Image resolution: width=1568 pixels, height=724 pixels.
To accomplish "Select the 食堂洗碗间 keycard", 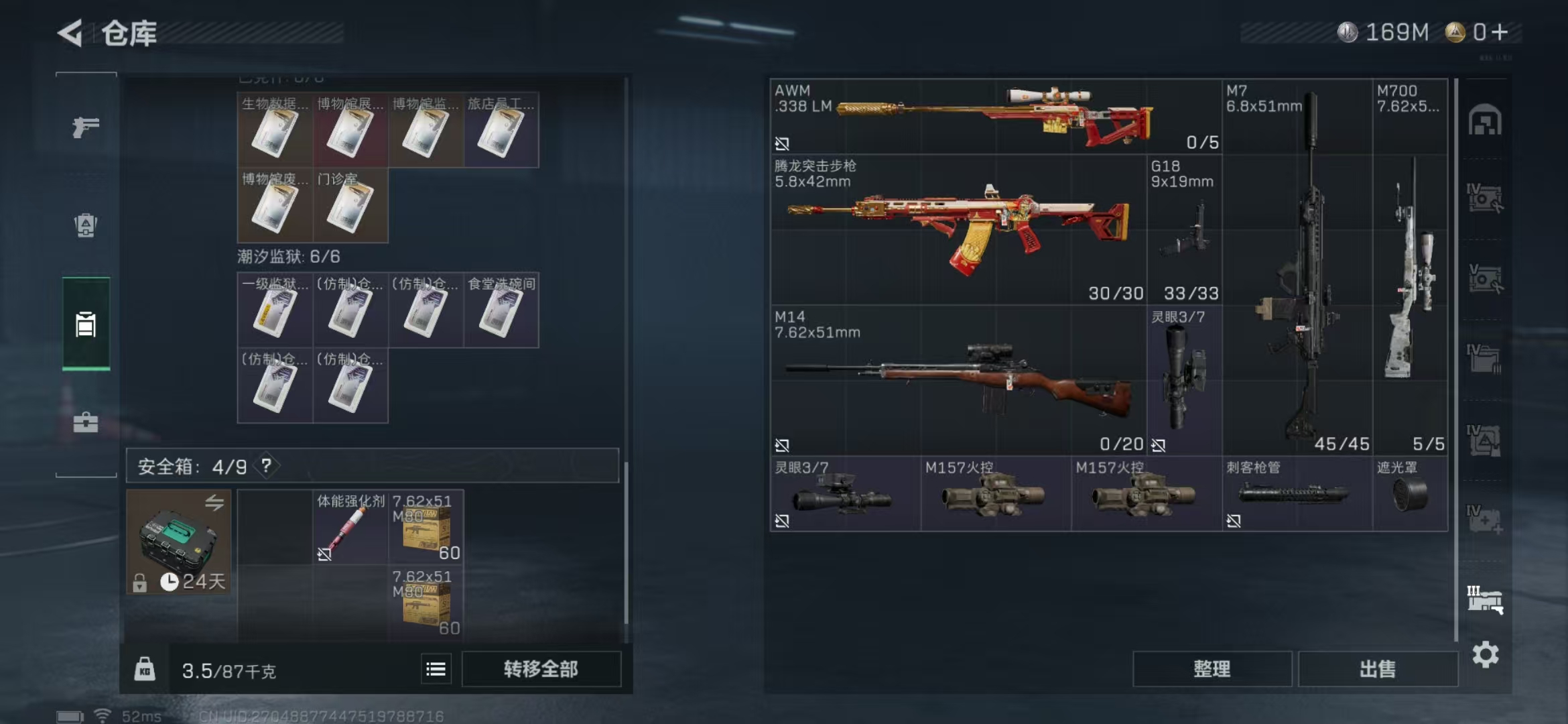I will pos(501,310).
